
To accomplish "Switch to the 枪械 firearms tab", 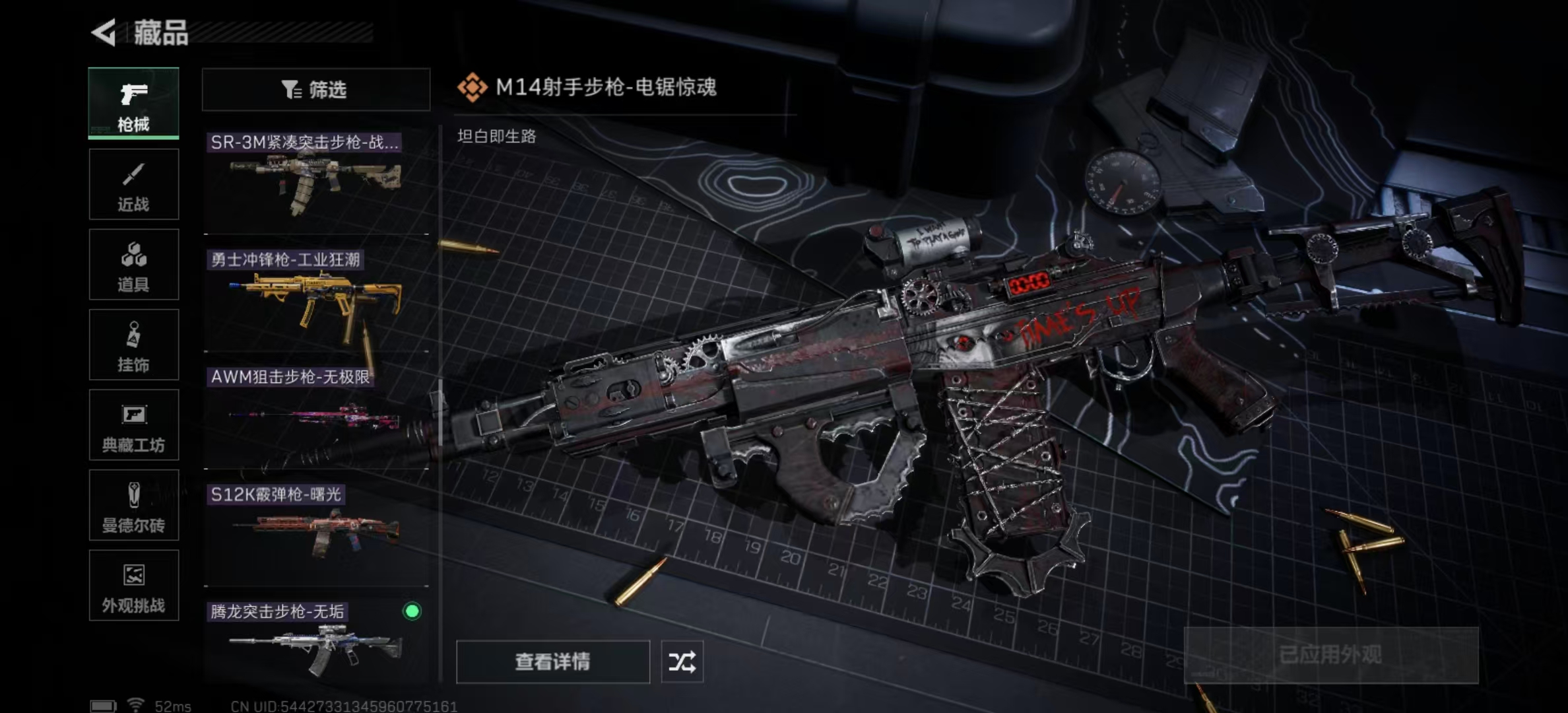I will pos(133,103).
